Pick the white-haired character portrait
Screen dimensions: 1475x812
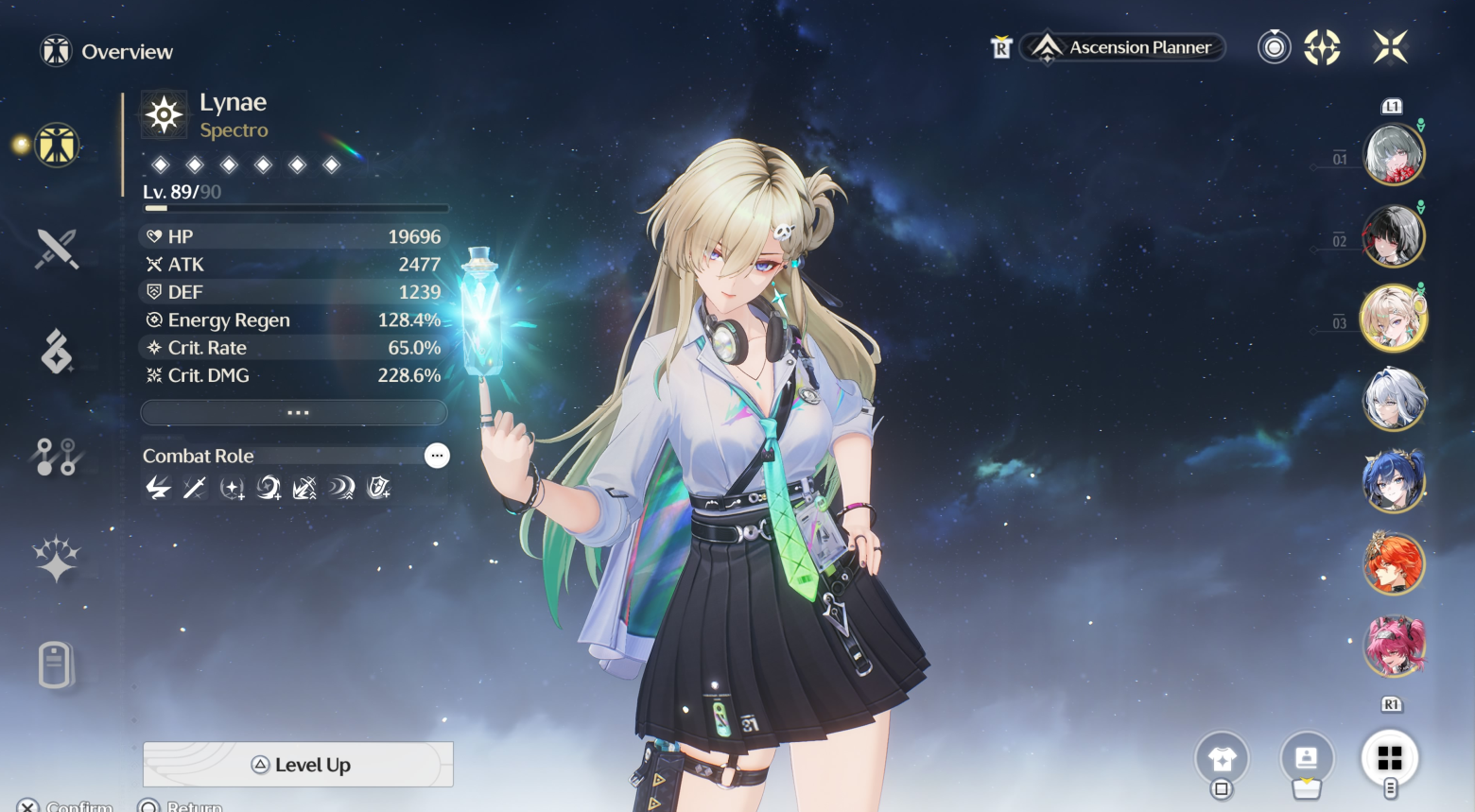[1394, 399]
